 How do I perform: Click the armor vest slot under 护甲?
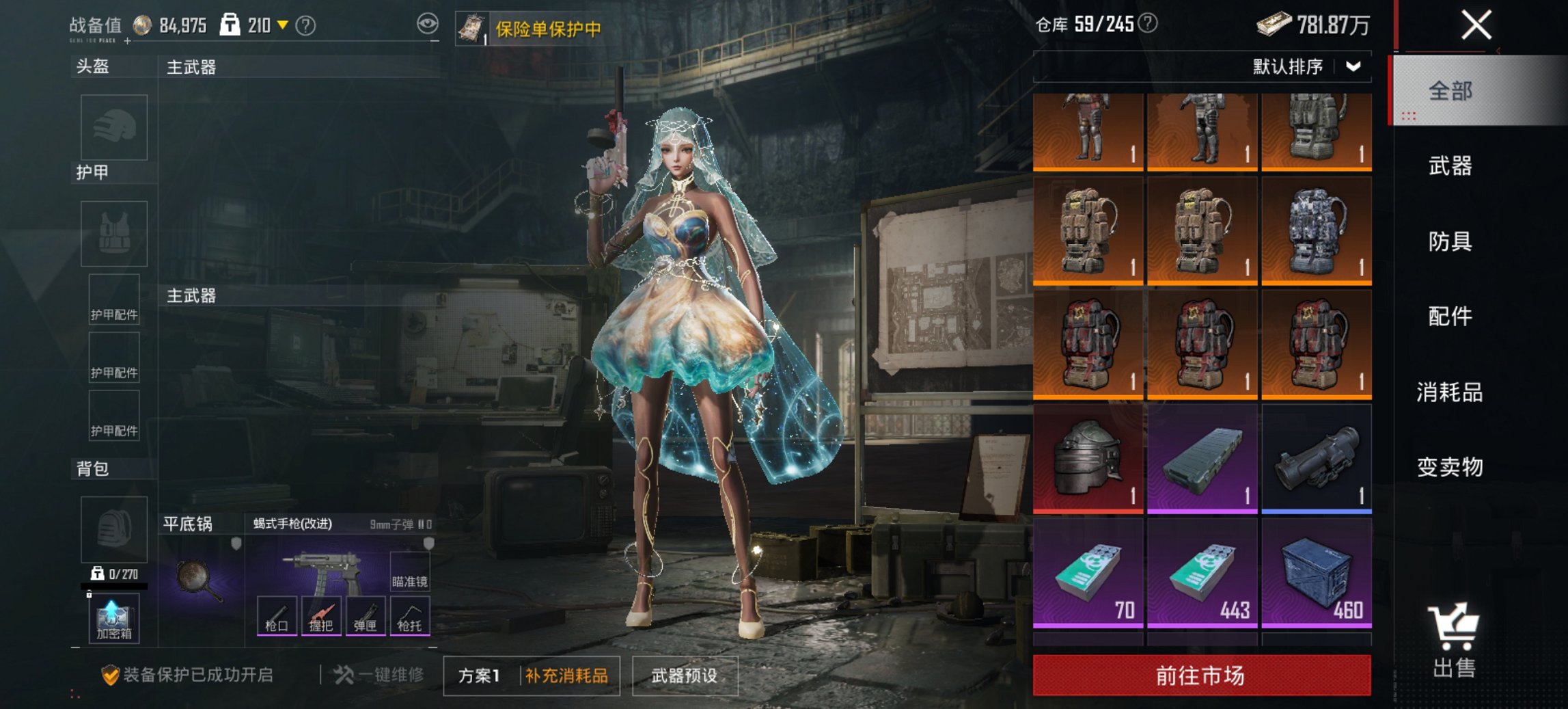tap(113, 232)
